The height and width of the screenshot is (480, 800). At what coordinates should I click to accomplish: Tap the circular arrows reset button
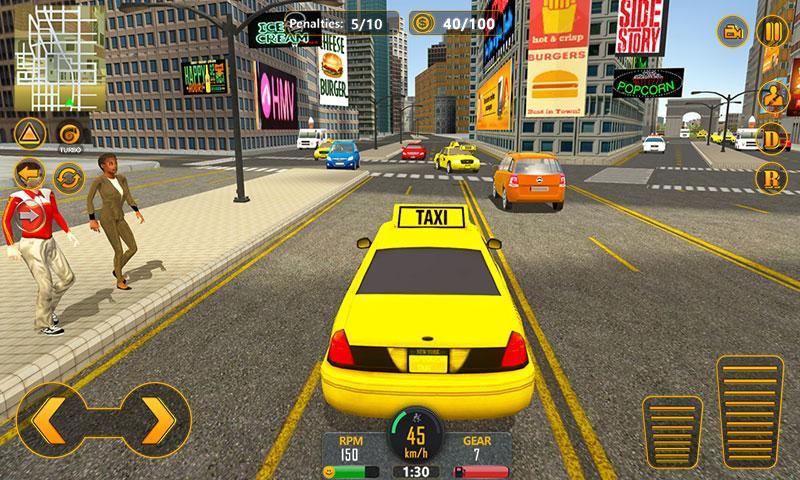[x=69, y=180]
